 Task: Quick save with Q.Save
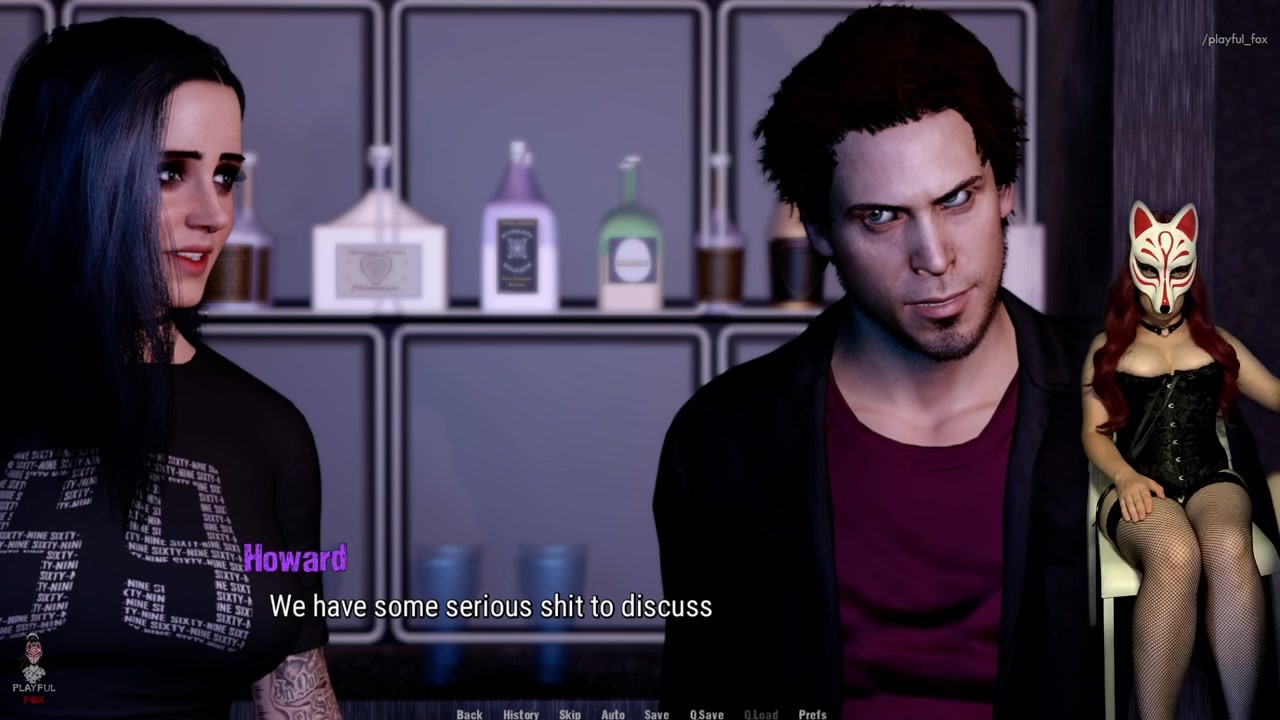coord(706,714)
